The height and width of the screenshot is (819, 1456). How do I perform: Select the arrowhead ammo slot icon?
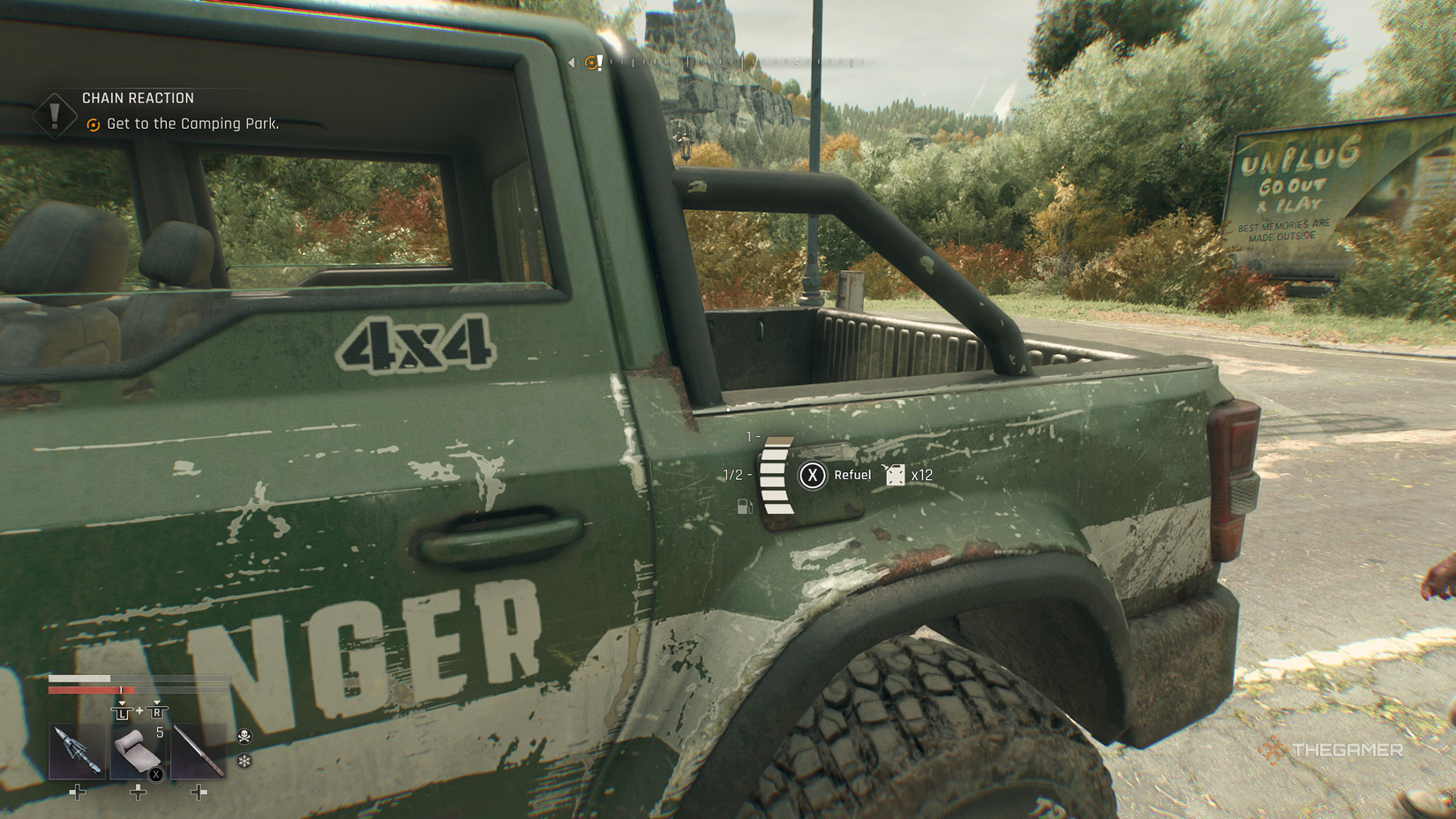[x=78, y=752]
